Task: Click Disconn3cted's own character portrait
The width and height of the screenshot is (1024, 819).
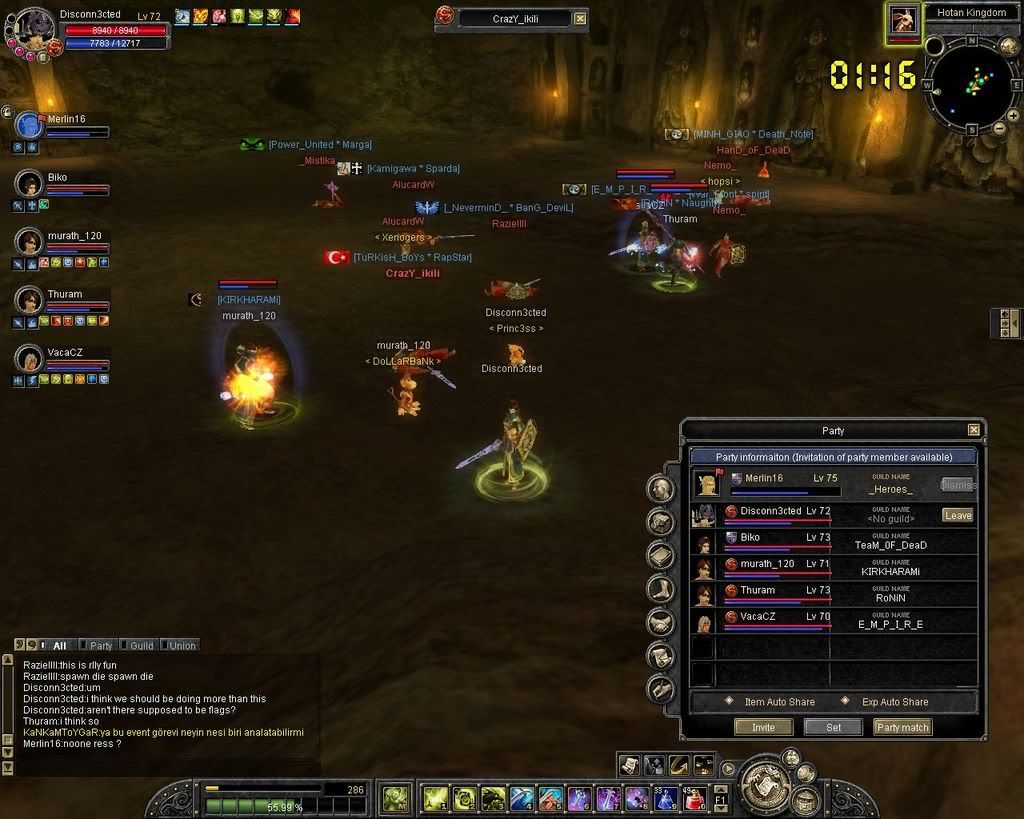Action: tap(35, 30)
